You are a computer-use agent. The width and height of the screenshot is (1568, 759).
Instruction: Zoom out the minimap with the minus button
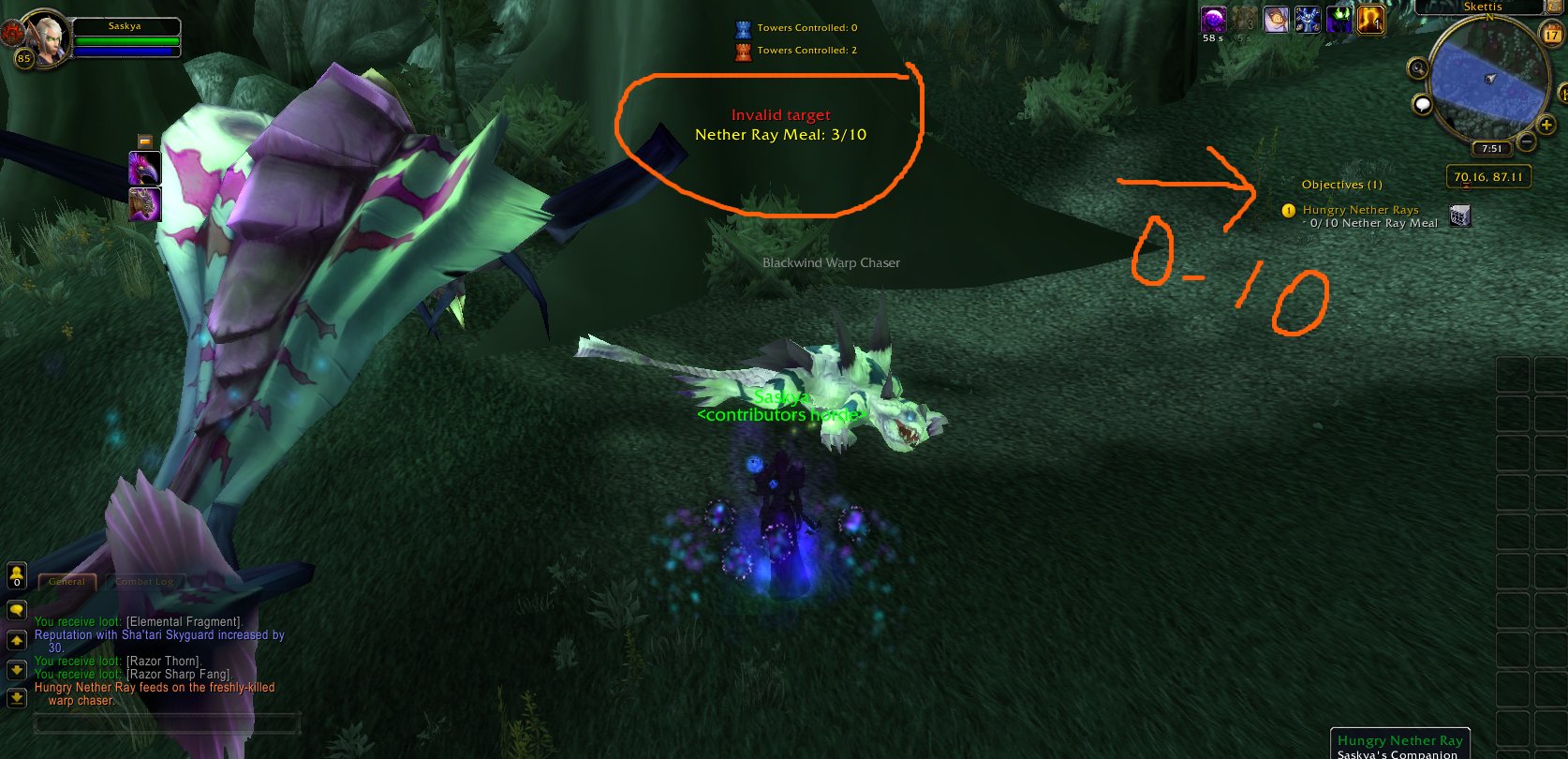pos(1526,141)
